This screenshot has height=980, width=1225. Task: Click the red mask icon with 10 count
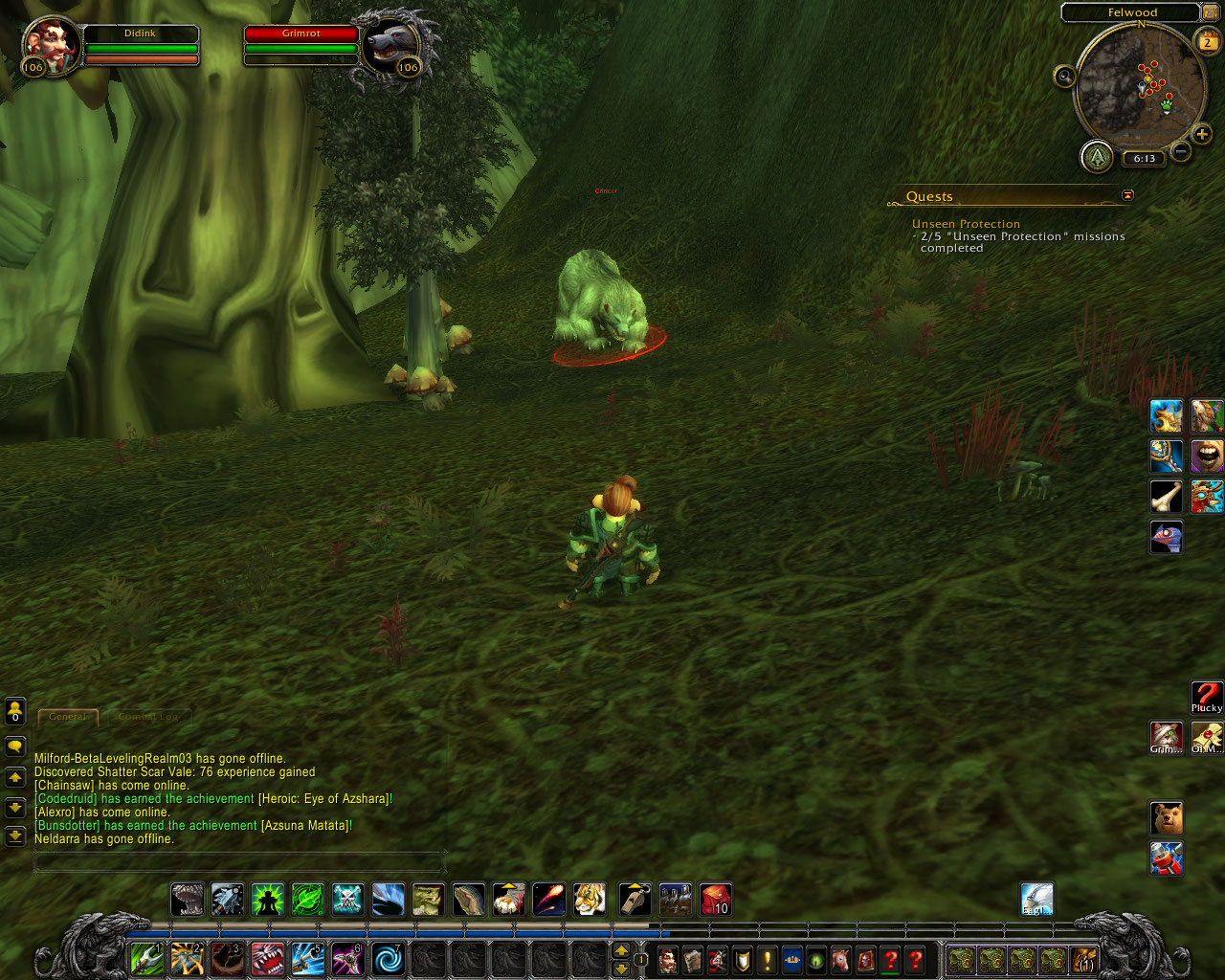tap(715, 900)
